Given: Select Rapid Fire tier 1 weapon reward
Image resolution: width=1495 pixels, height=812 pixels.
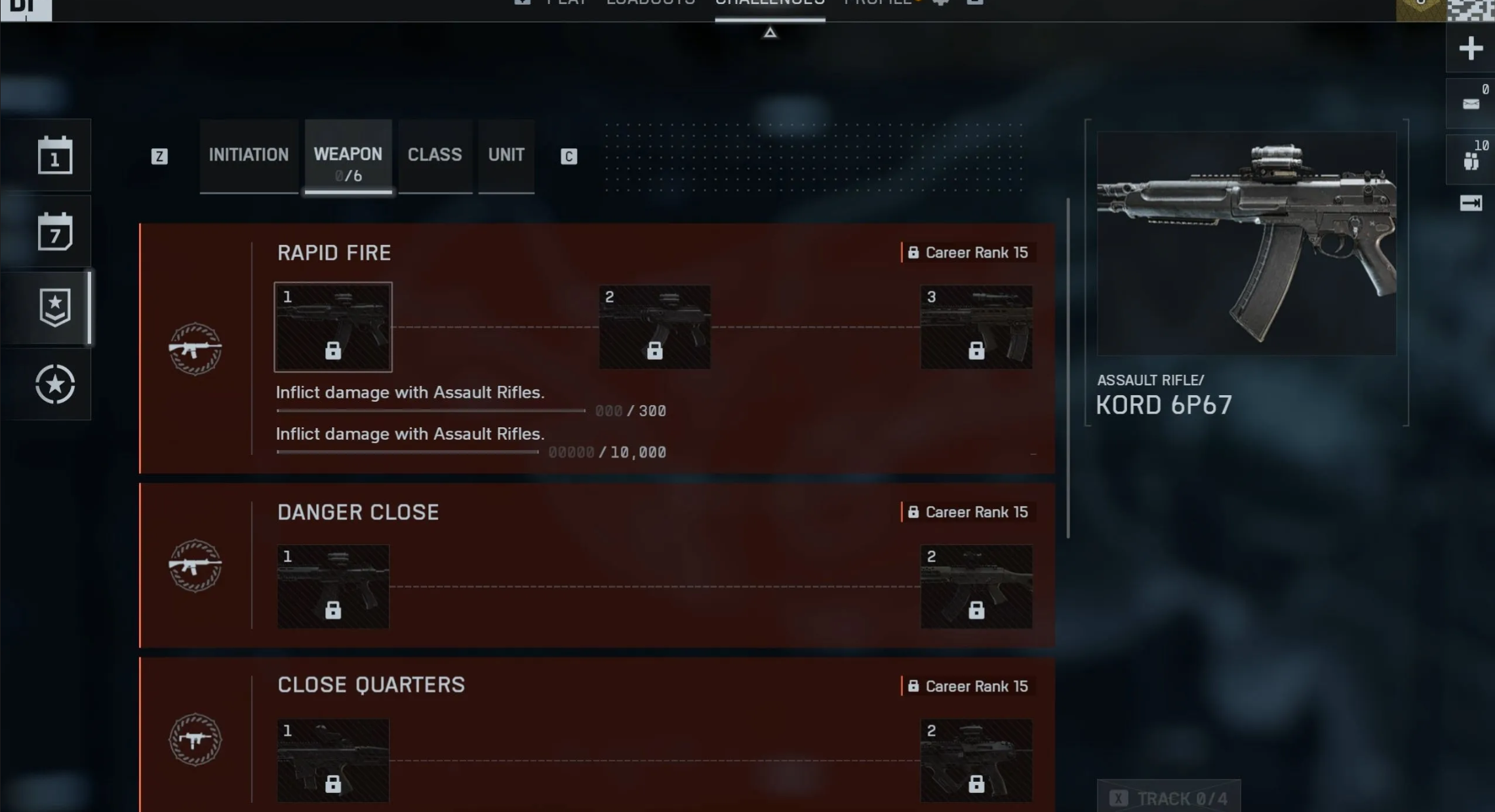Looking at the screenshot, I should point(333,327).
